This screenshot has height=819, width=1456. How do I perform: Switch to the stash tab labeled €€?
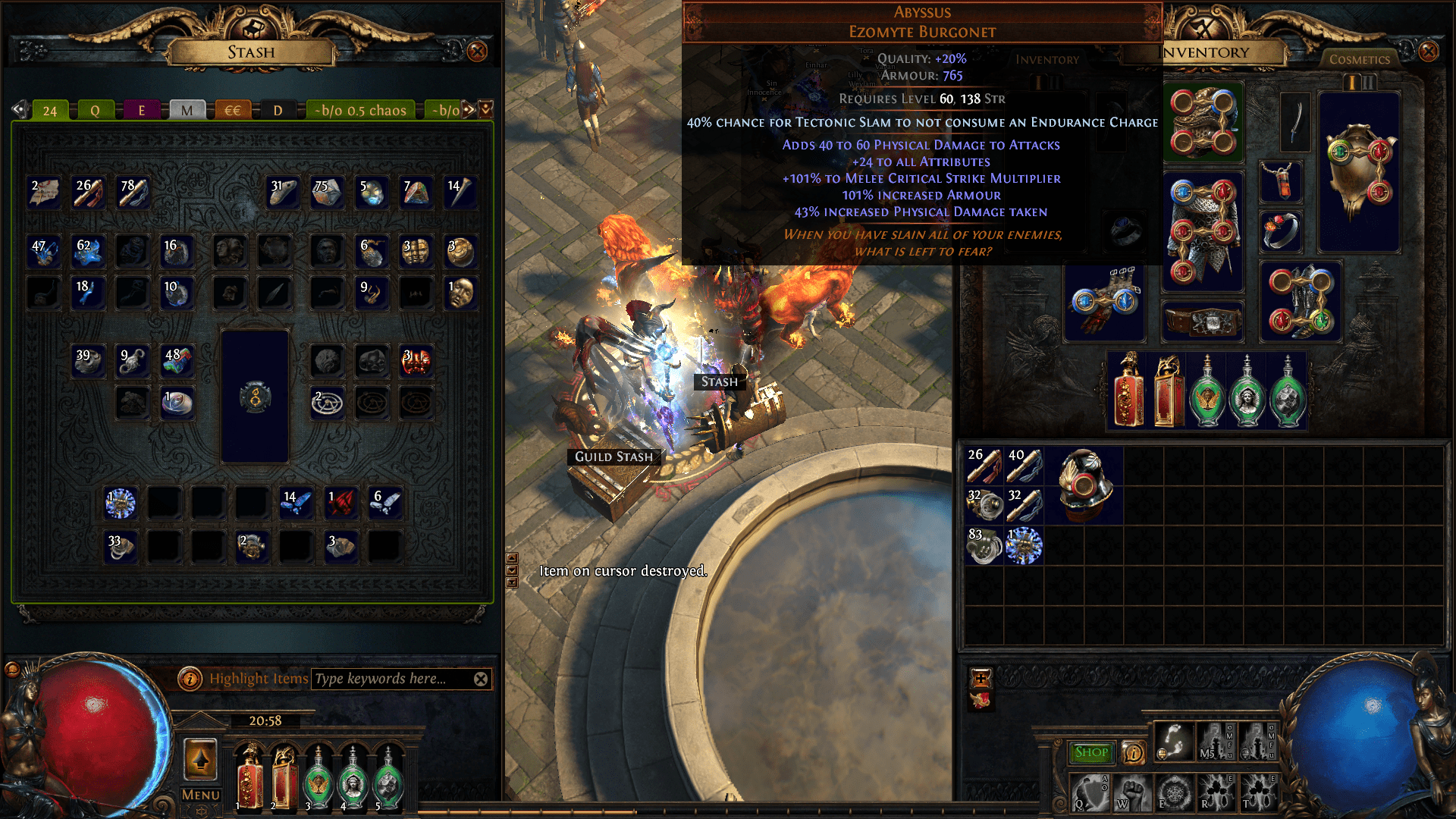[x=232, y=110]
